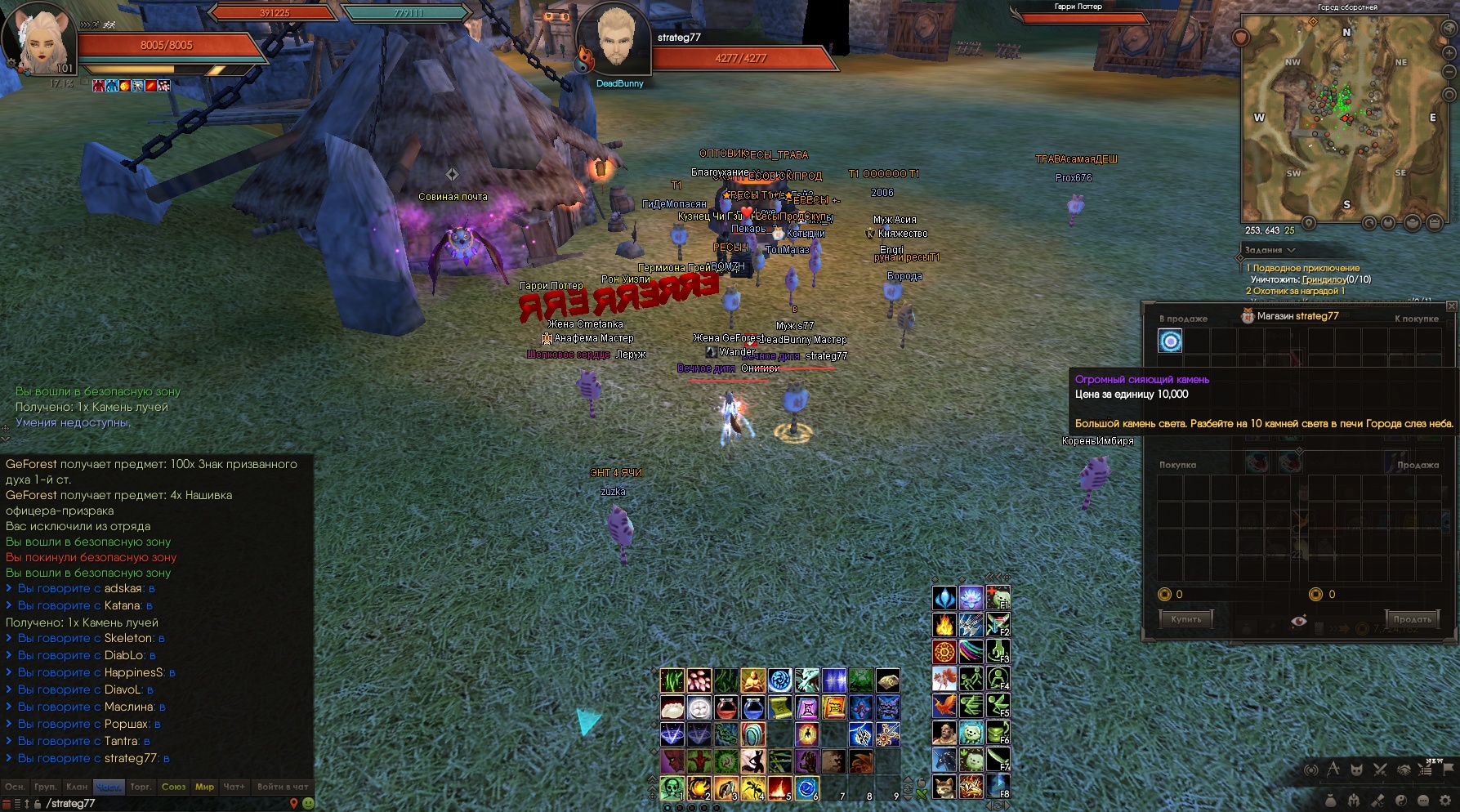Image resolution: width=1460 pixels, height=812 pixels.
Task: Activate the green skull skill in slot 1
Action: (x=672, y=787)
